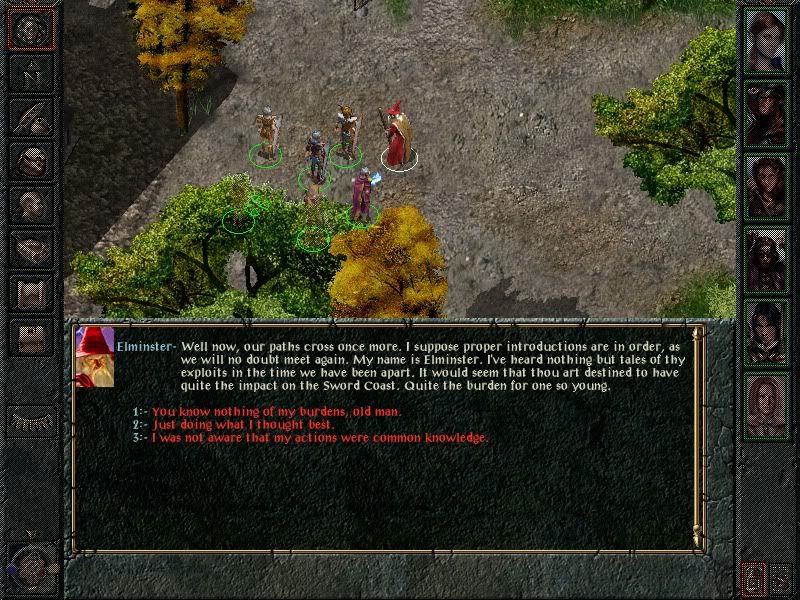This screenshot has width=800, height=600.
Task: Select the first party member portrait
Action: click(x=768, y=40)
